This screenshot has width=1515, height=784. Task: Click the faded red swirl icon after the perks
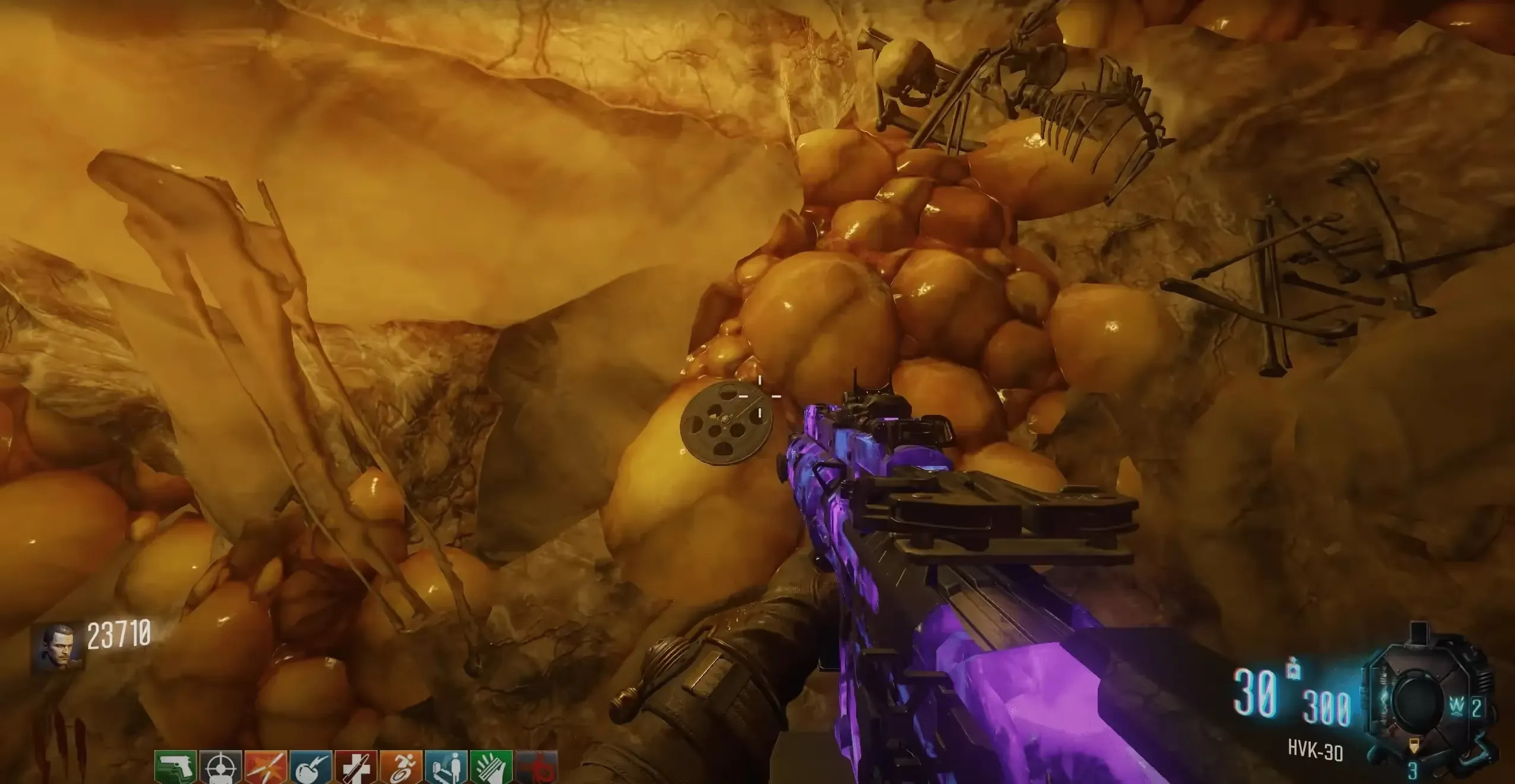pyautogui.click(x=537, y=767)
